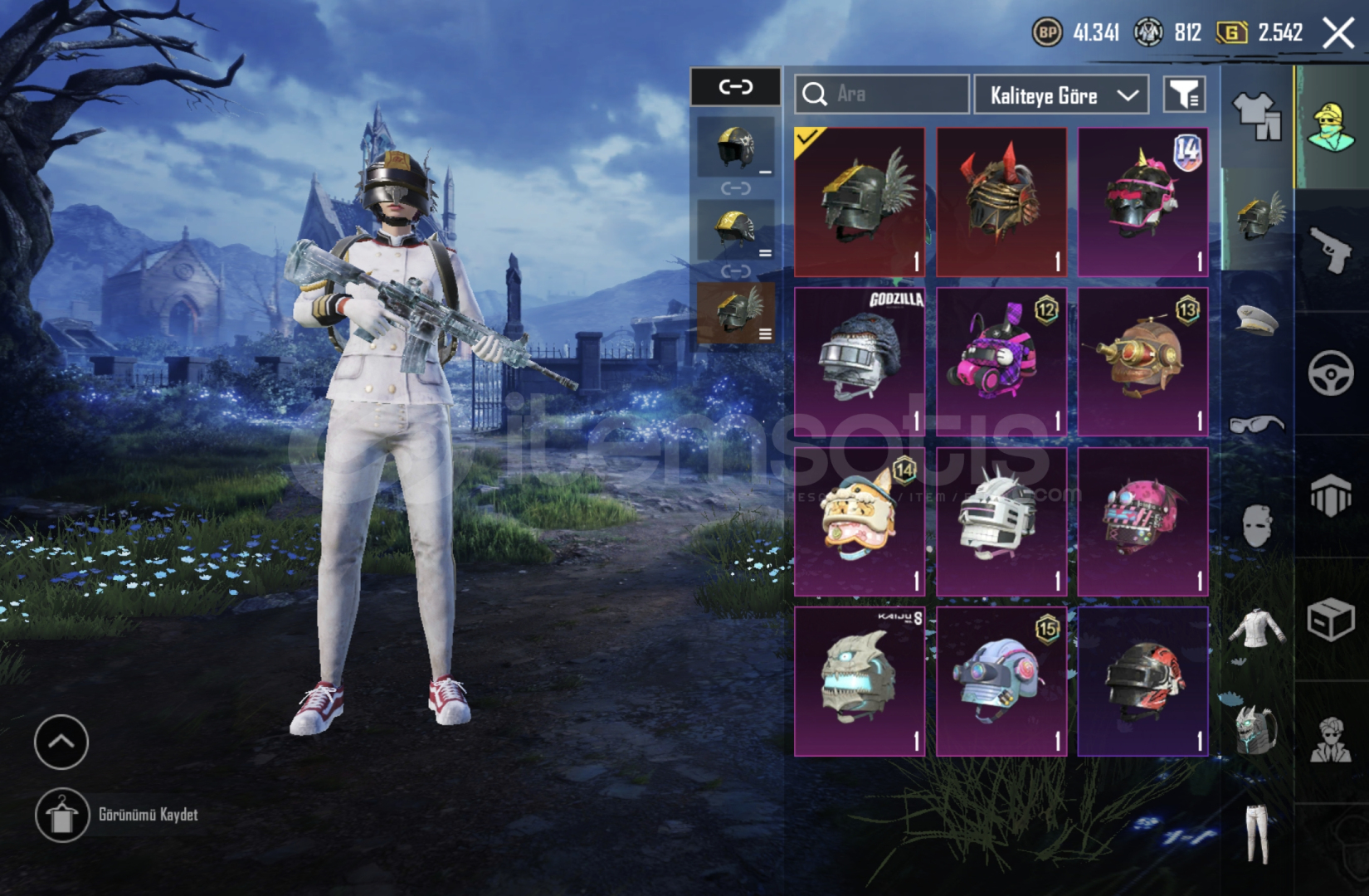Screen dimensions: 1369x896
Task: Choose the red horned helmet skin
Action: pyautogui.click(x=1001, y=202)
